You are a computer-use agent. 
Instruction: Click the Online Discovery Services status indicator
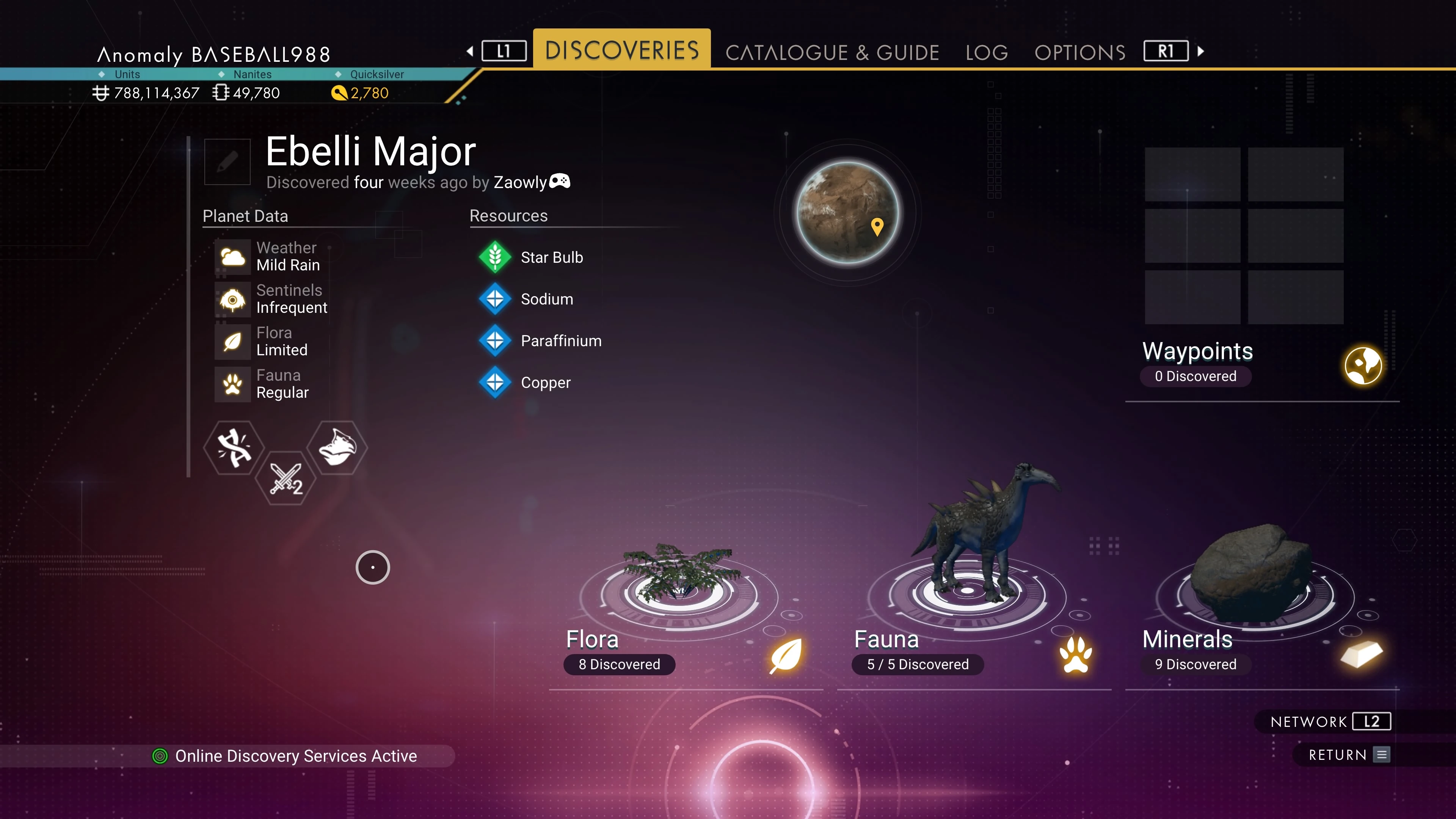(285, 756)
